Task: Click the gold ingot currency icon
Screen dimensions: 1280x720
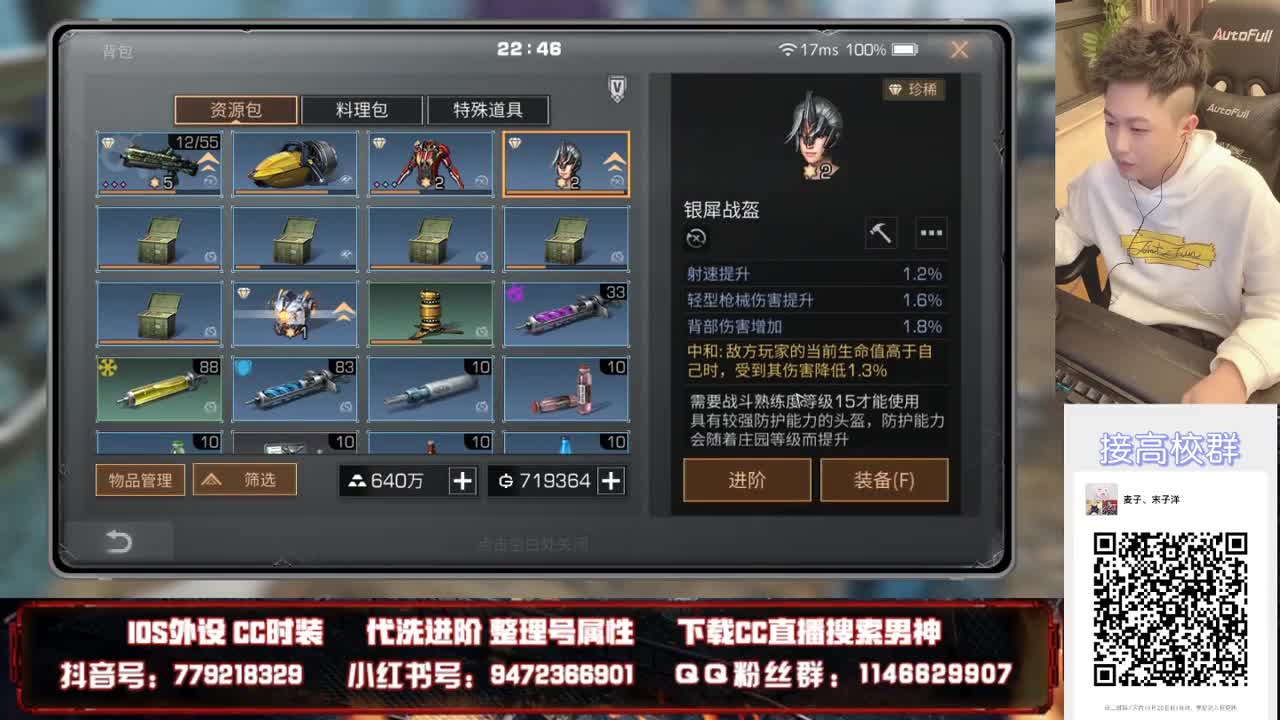Action: 356,481
